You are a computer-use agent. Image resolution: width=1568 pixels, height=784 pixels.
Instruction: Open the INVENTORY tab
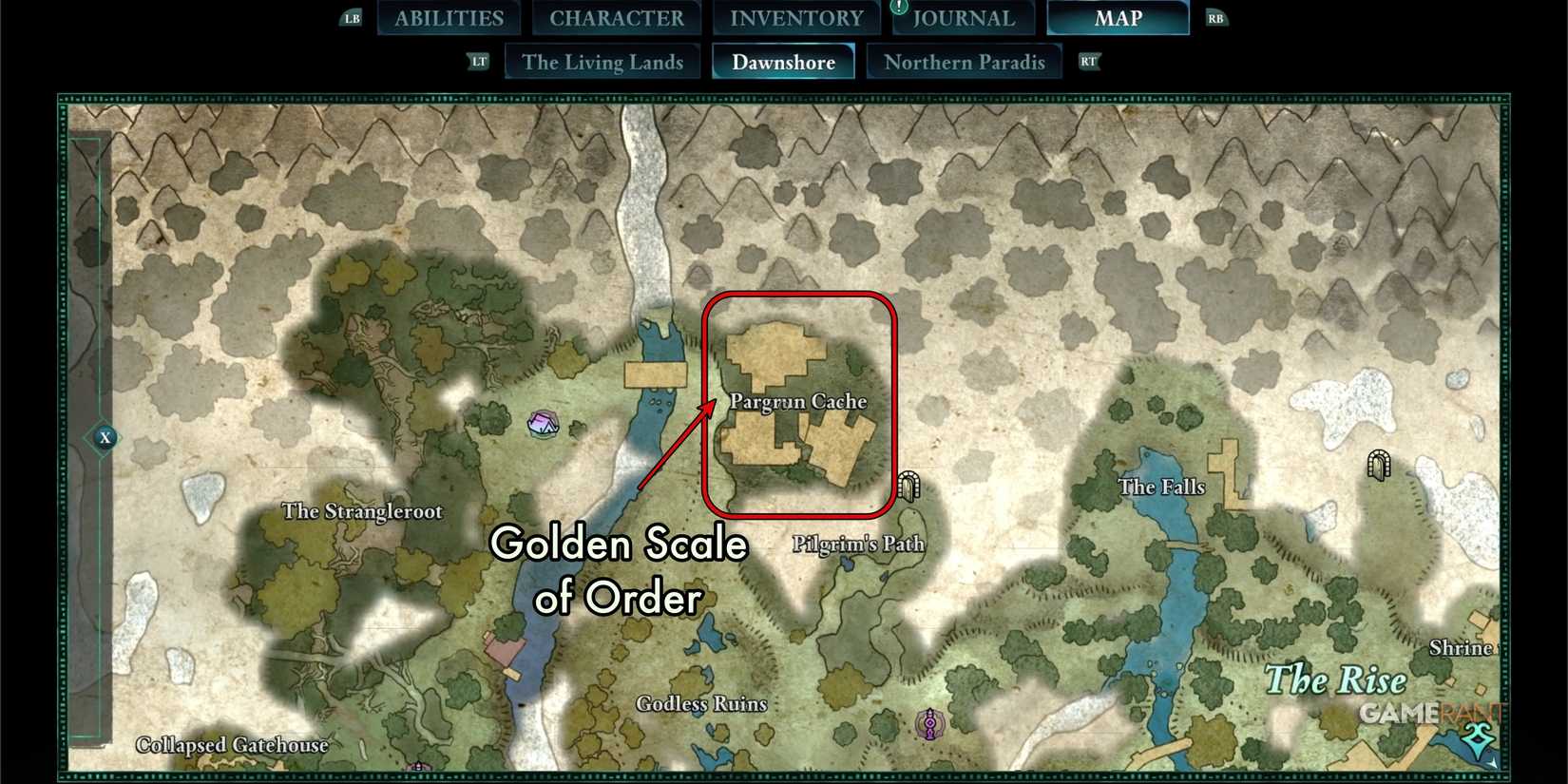pyautogui.click(x=796, y=17)
